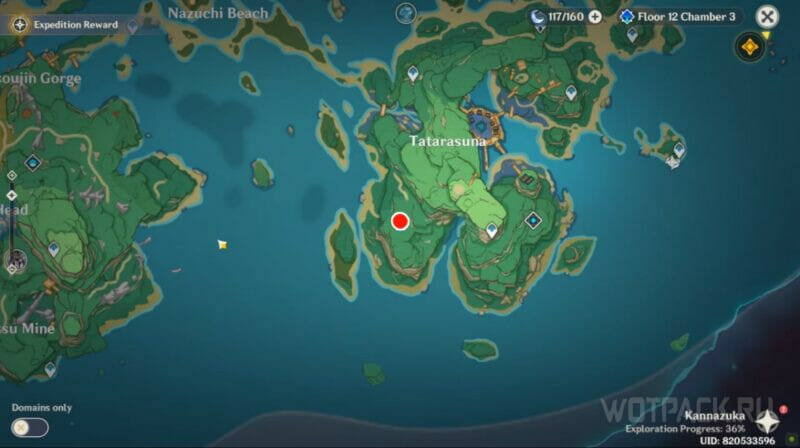Open the Kannazuka region selector
Image resolution: width=800 pixels, height=448 pixels.
coord(766,419)
